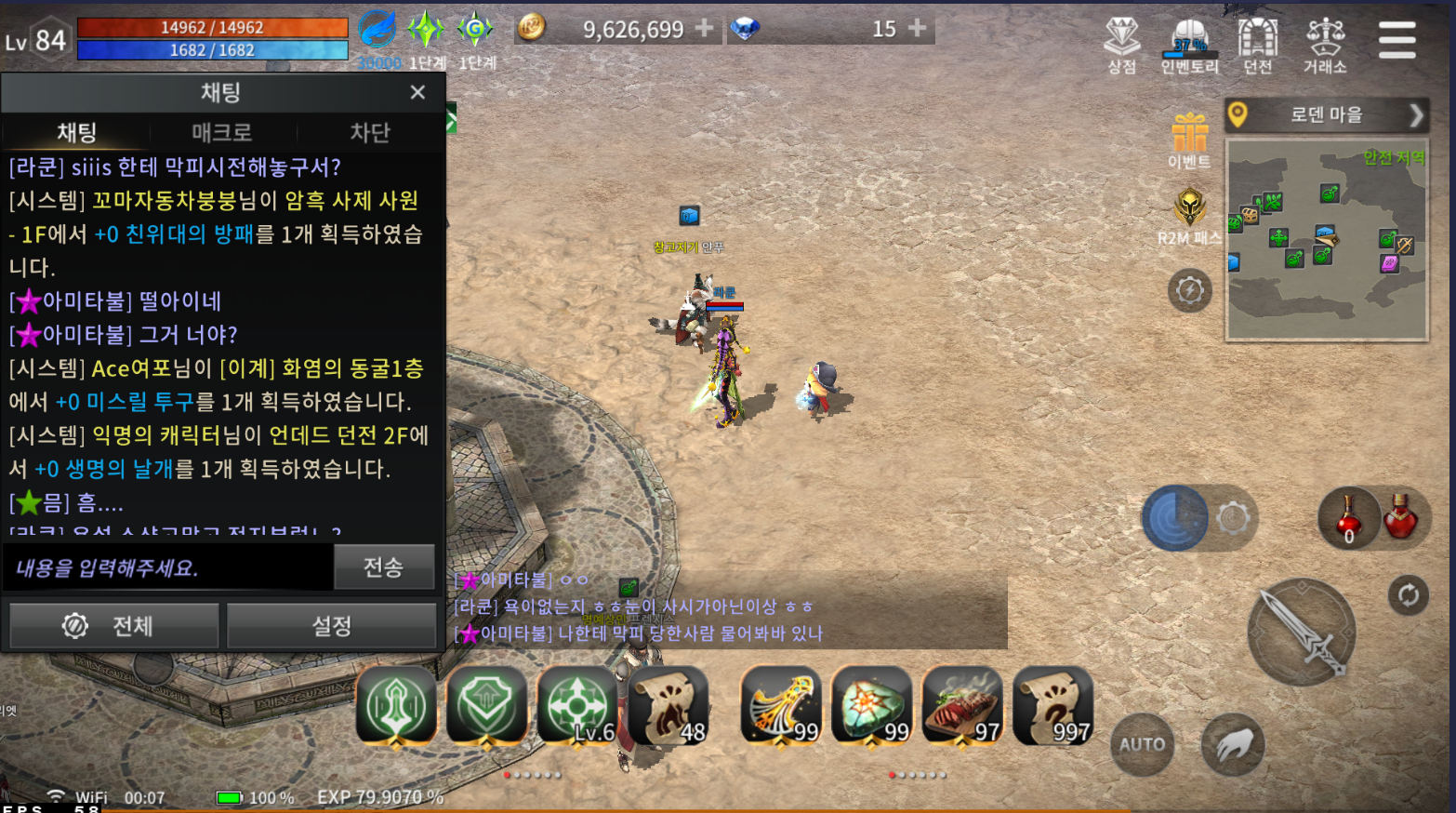
Task: Close the chat window
Action: click(417, 92)
